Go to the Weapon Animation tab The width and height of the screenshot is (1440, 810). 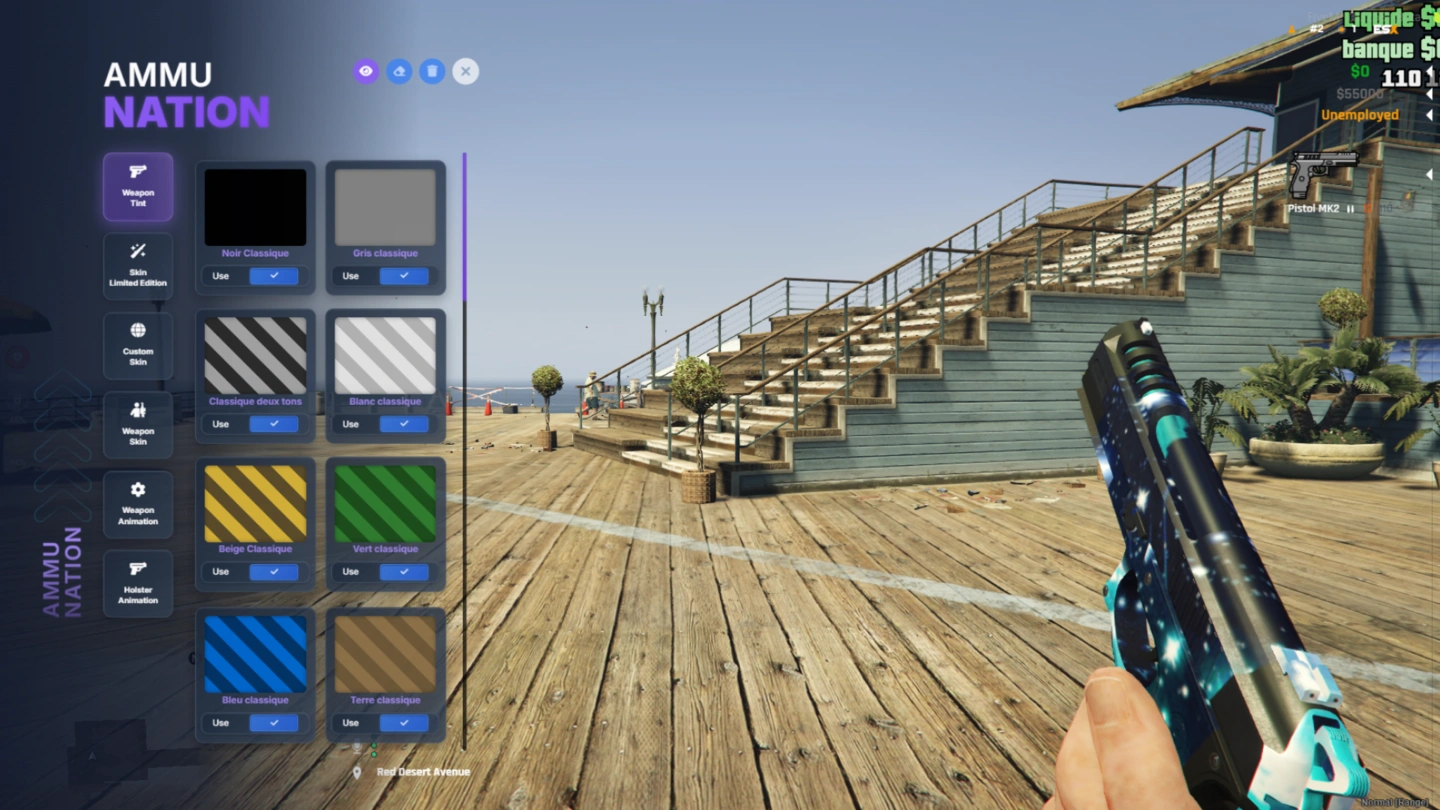click(x=138, y=504)
